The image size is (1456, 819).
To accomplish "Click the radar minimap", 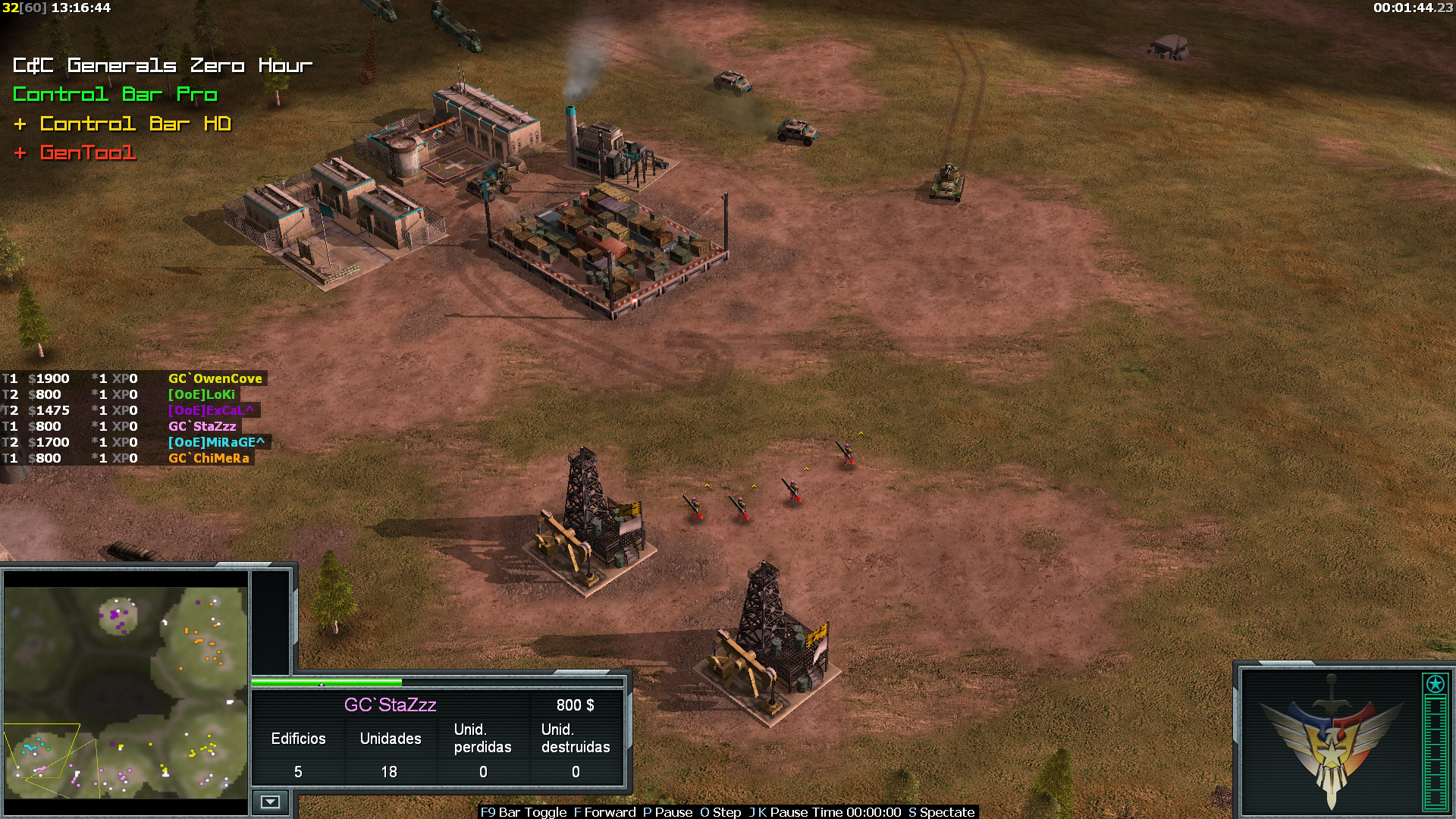I will click(x=126, y=692).
